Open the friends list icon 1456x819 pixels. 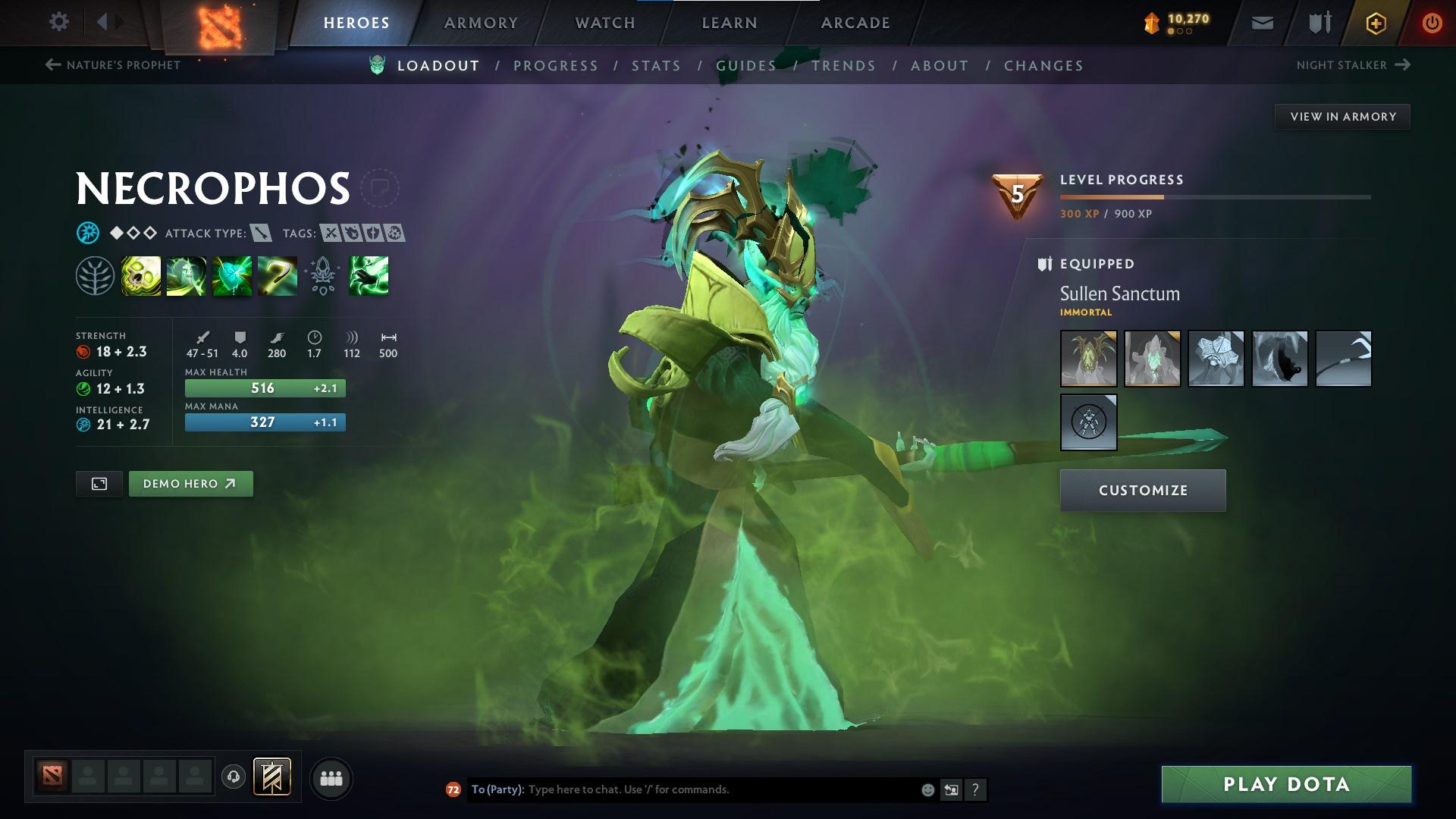(330, 777)
